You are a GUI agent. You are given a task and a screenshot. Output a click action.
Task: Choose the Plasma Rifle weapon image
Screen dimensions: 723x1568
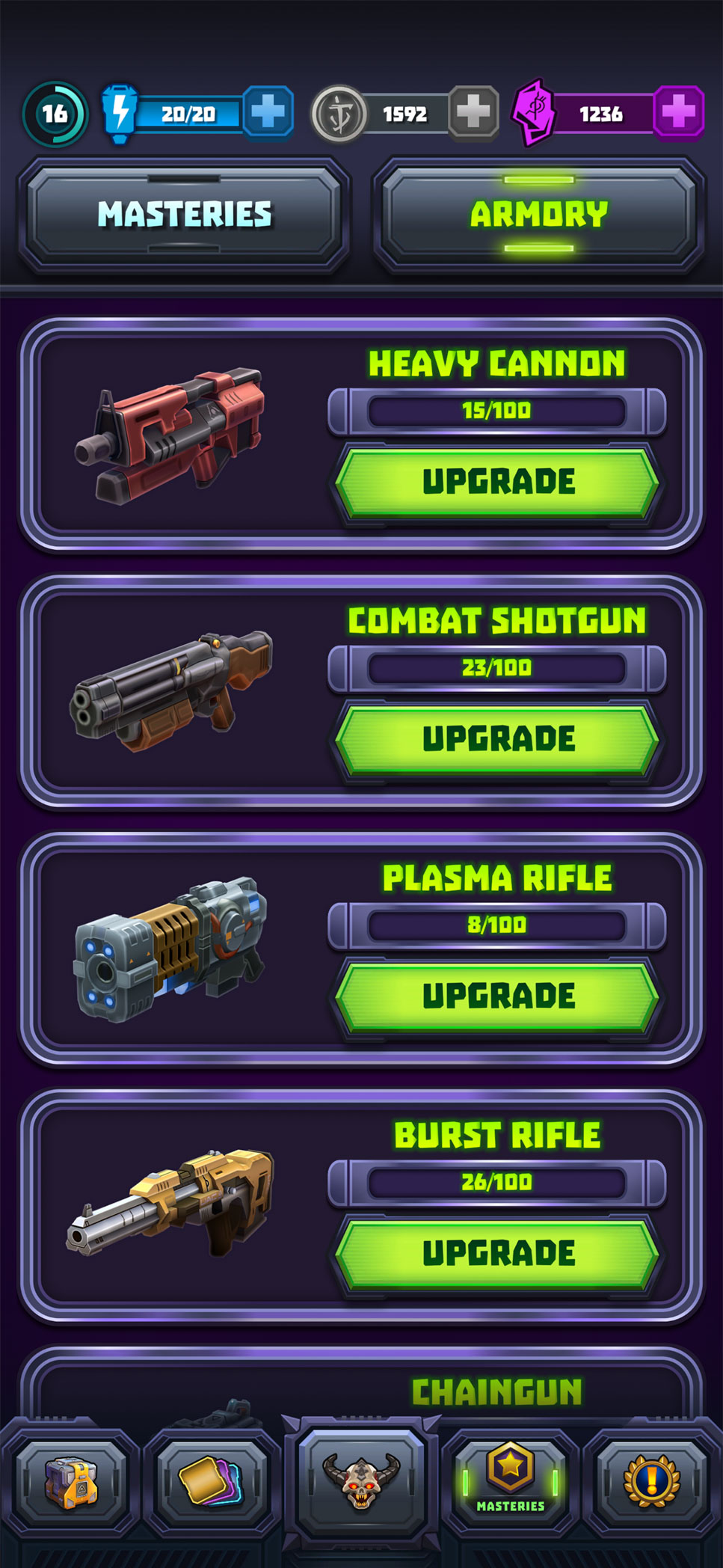coord(170,949)
